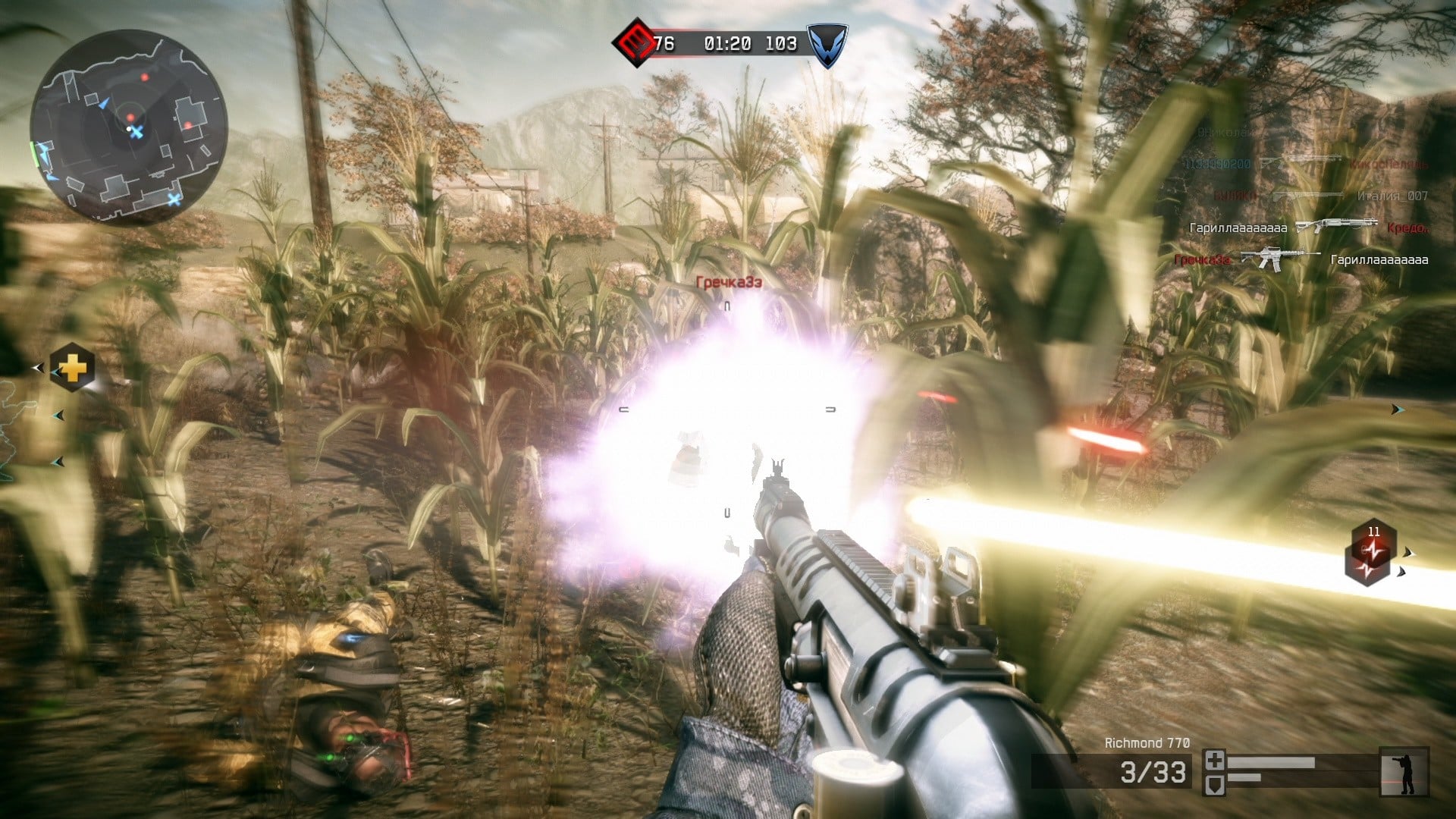The width and height of the screenshot is (1456, 819).
Task: Click the blue winged team emblem
Action: [826, 43]
